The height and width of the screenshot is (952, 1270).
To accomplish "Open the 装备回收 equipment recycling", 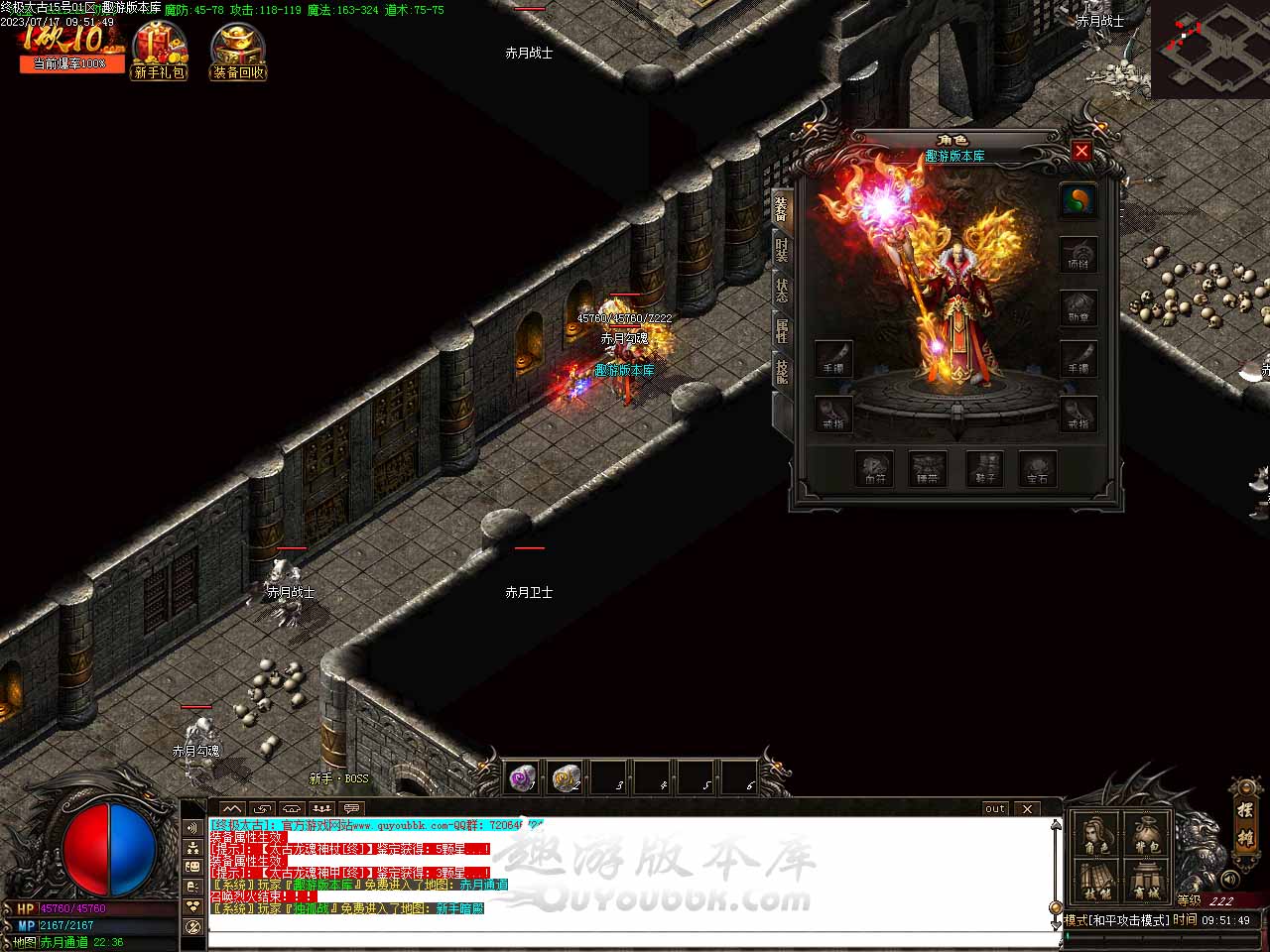I will point(238,52).
